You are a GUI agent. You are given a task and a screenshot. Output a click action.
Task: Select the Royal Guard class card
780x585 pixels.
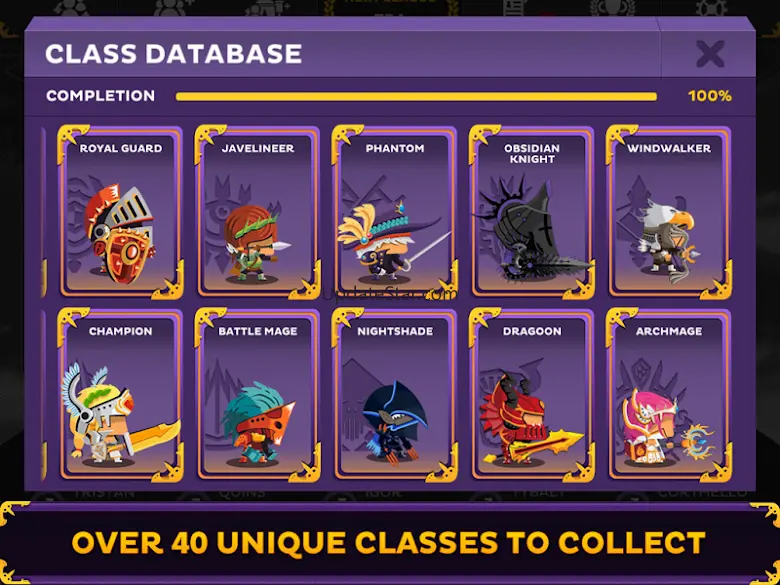pos(121,212)
